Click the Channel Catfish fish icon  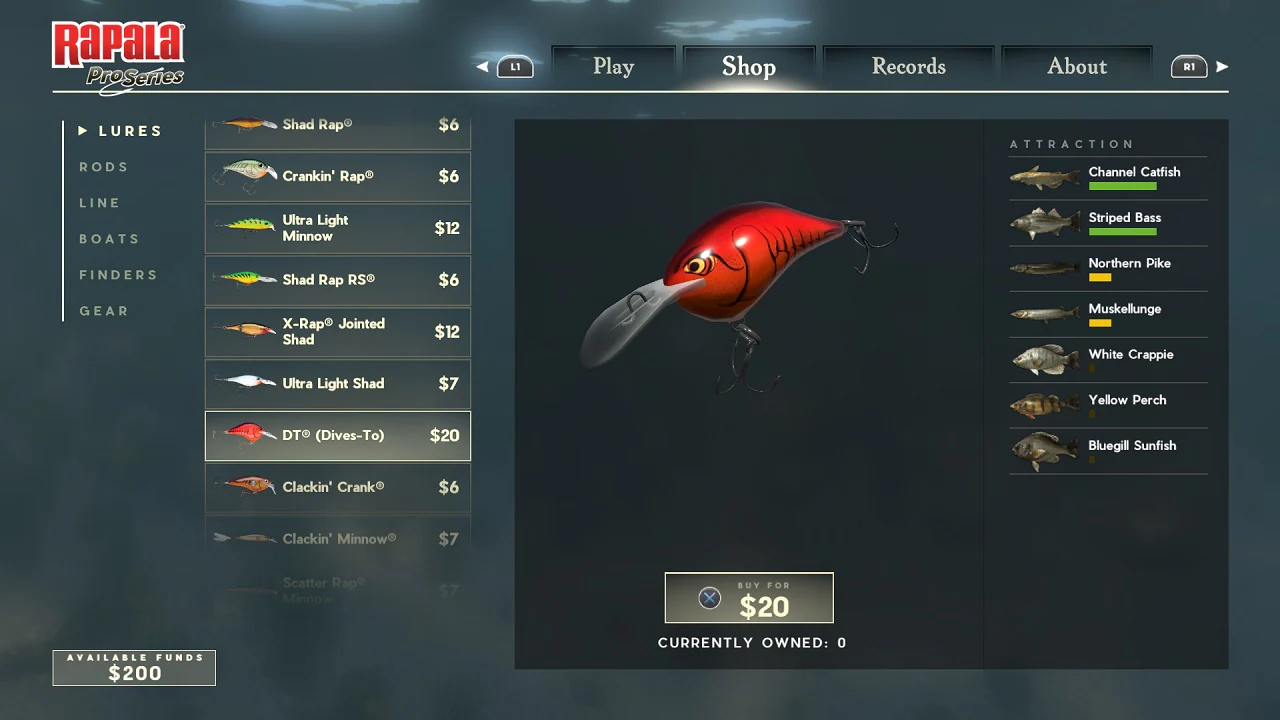tap(1044, 173)
